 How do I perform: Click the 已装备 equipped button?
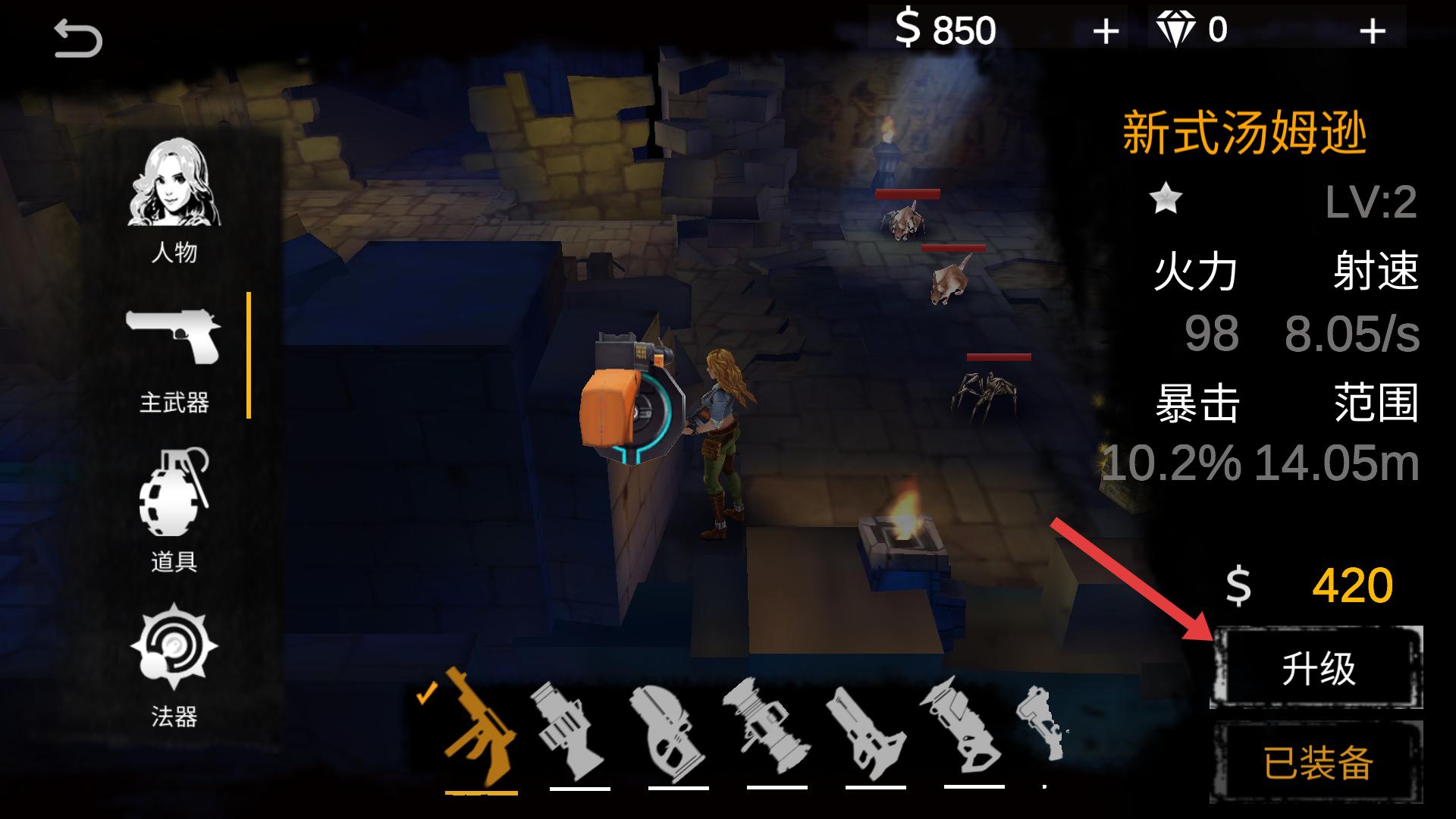1317,763
